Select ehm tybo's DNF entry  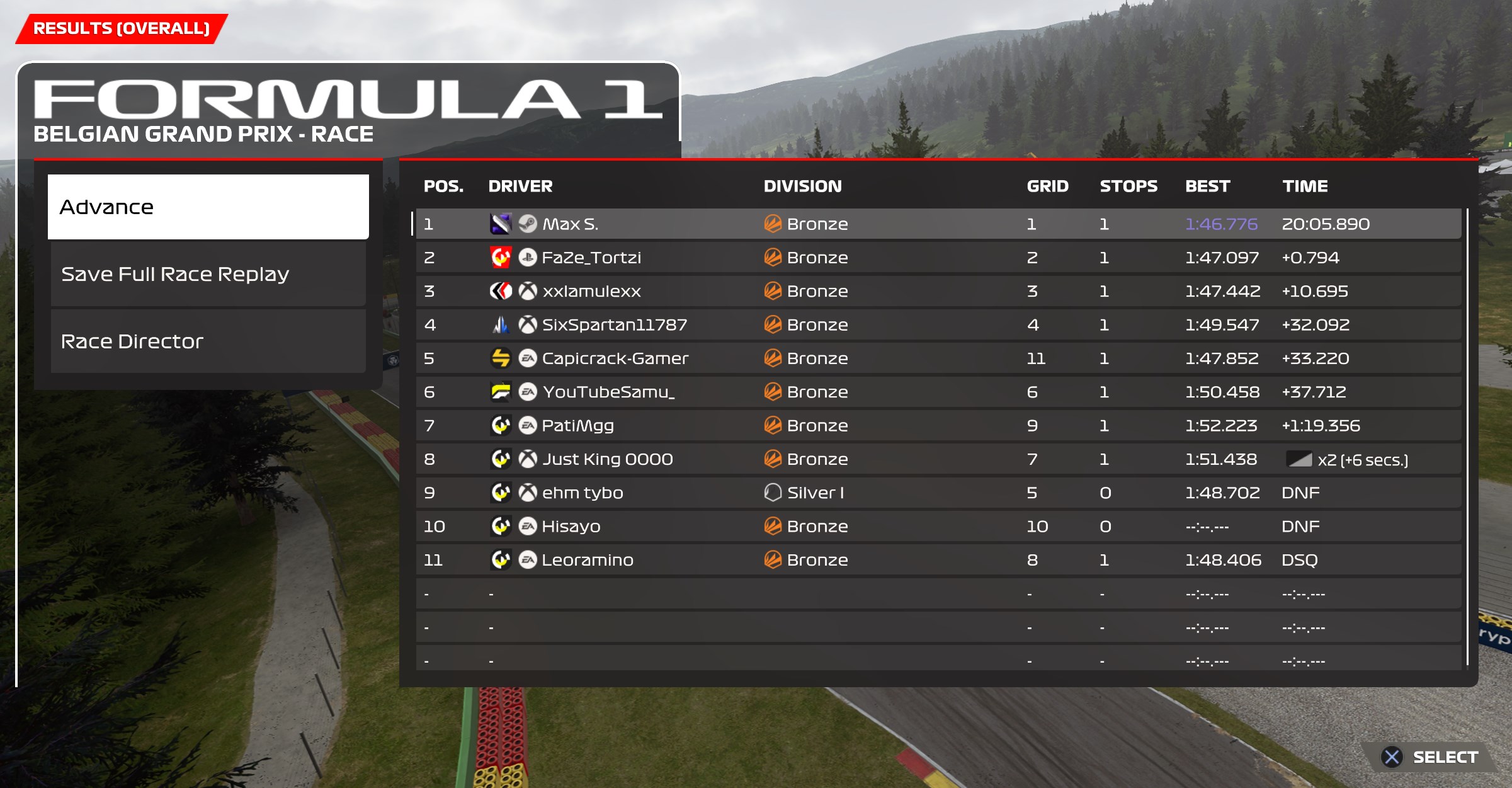(x=583, y=493)
